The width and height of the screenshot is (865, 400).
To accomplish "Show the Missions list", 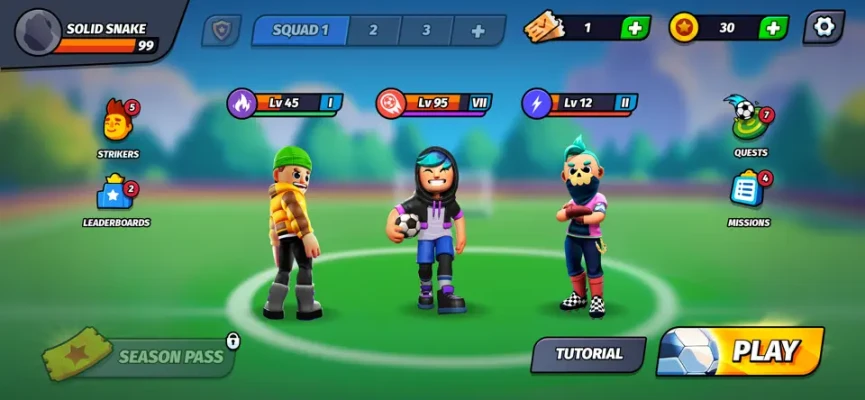I will tap(748, 193).
